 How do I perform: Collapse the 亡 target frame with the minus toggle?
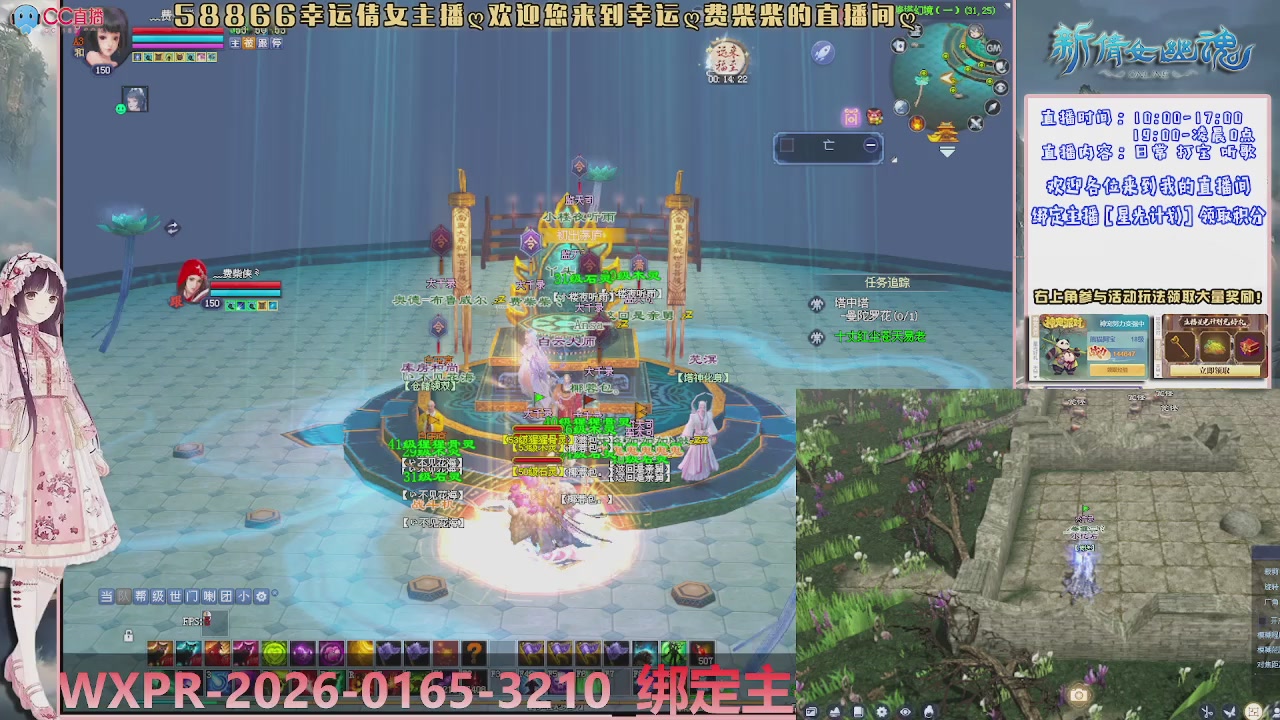click(x=869, y=144)
